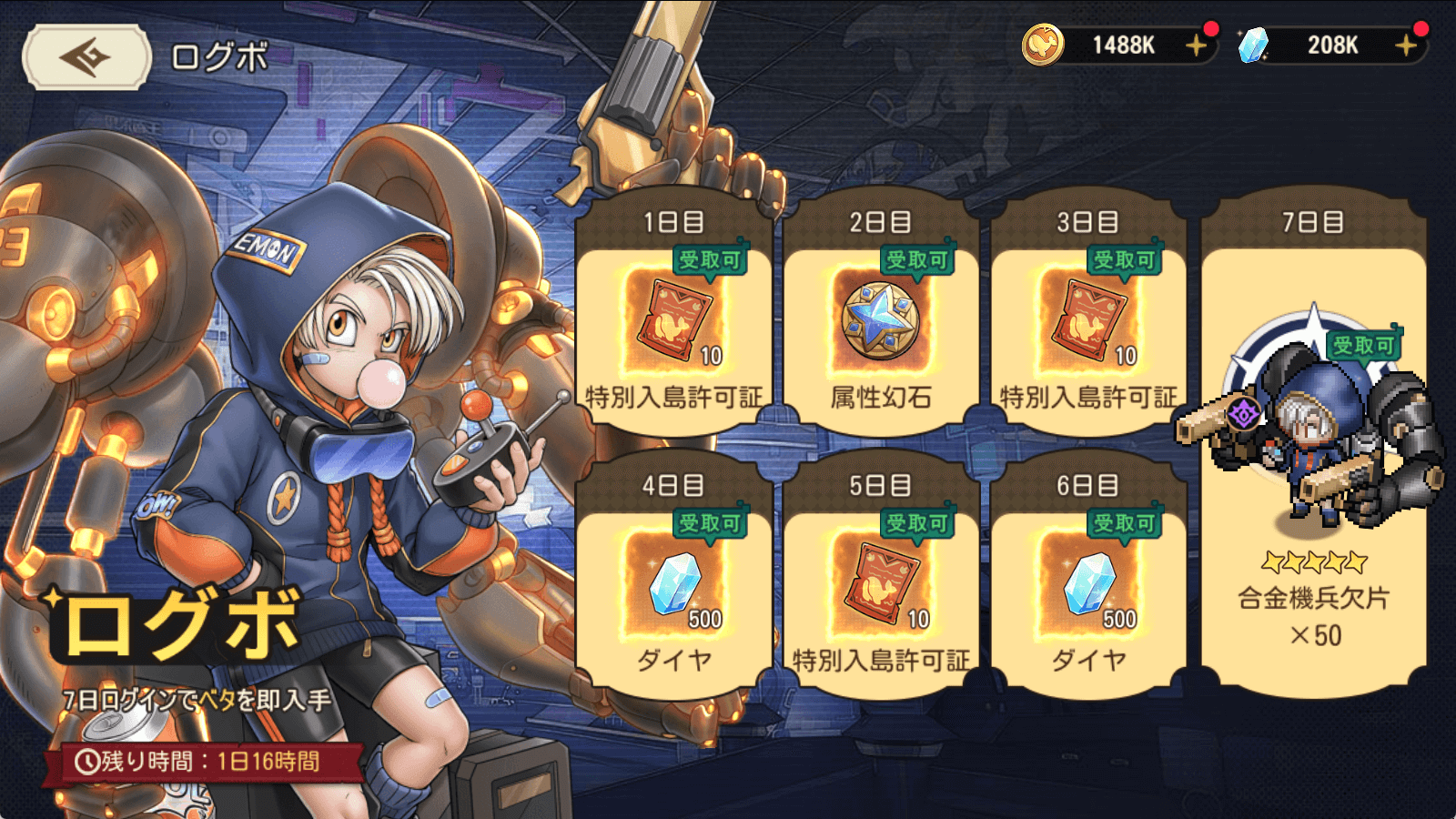The image size is (1456, 819).
Task: Add more gold coins with plus button
Action: [1196, 45]
